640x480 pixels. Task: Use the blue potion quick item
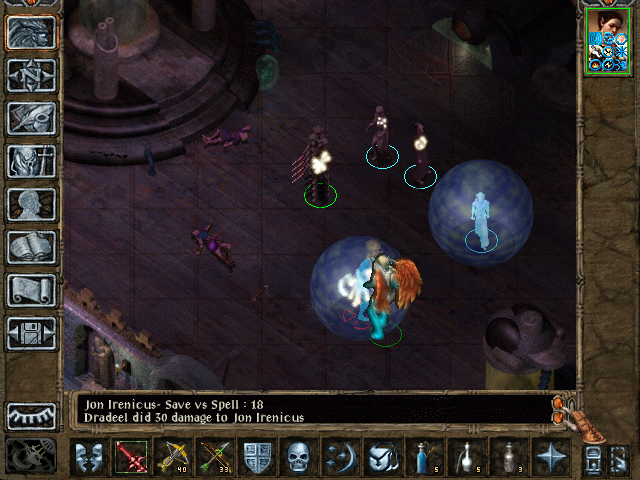tap(423, 458)
